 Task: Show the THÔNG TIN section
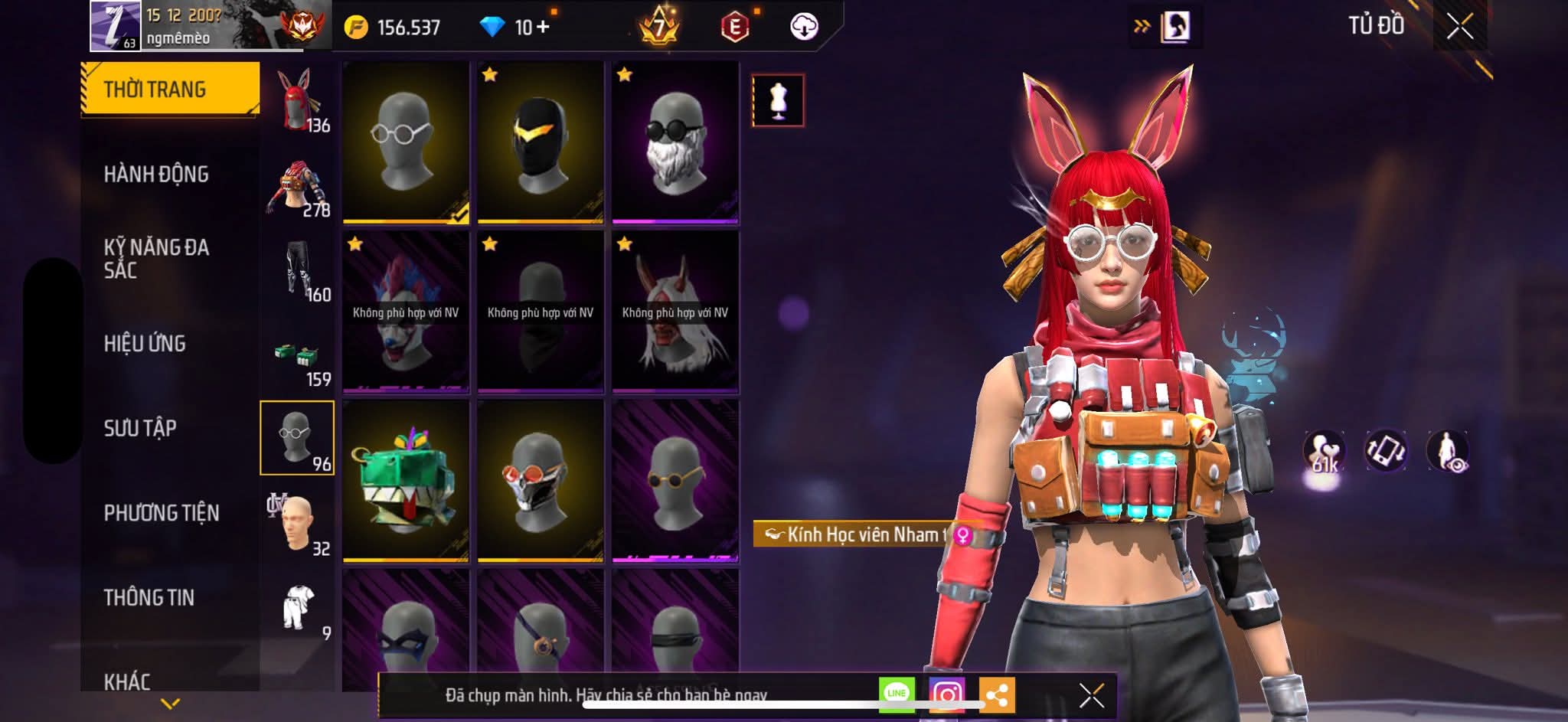(149, 598)
